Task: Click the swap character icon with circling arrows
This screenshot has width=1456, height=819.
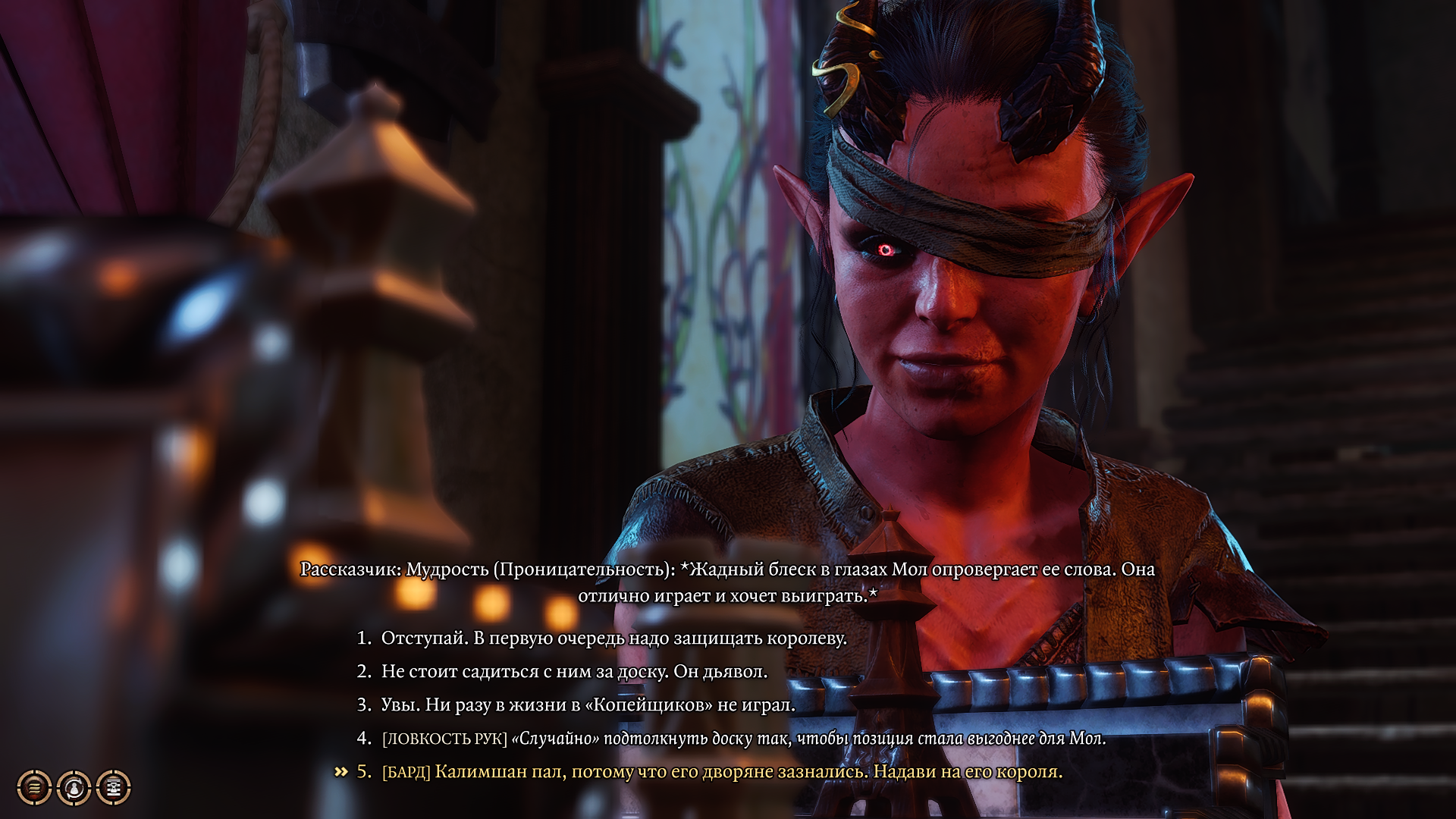Action: pyautogui.click(x=74, y=787)
